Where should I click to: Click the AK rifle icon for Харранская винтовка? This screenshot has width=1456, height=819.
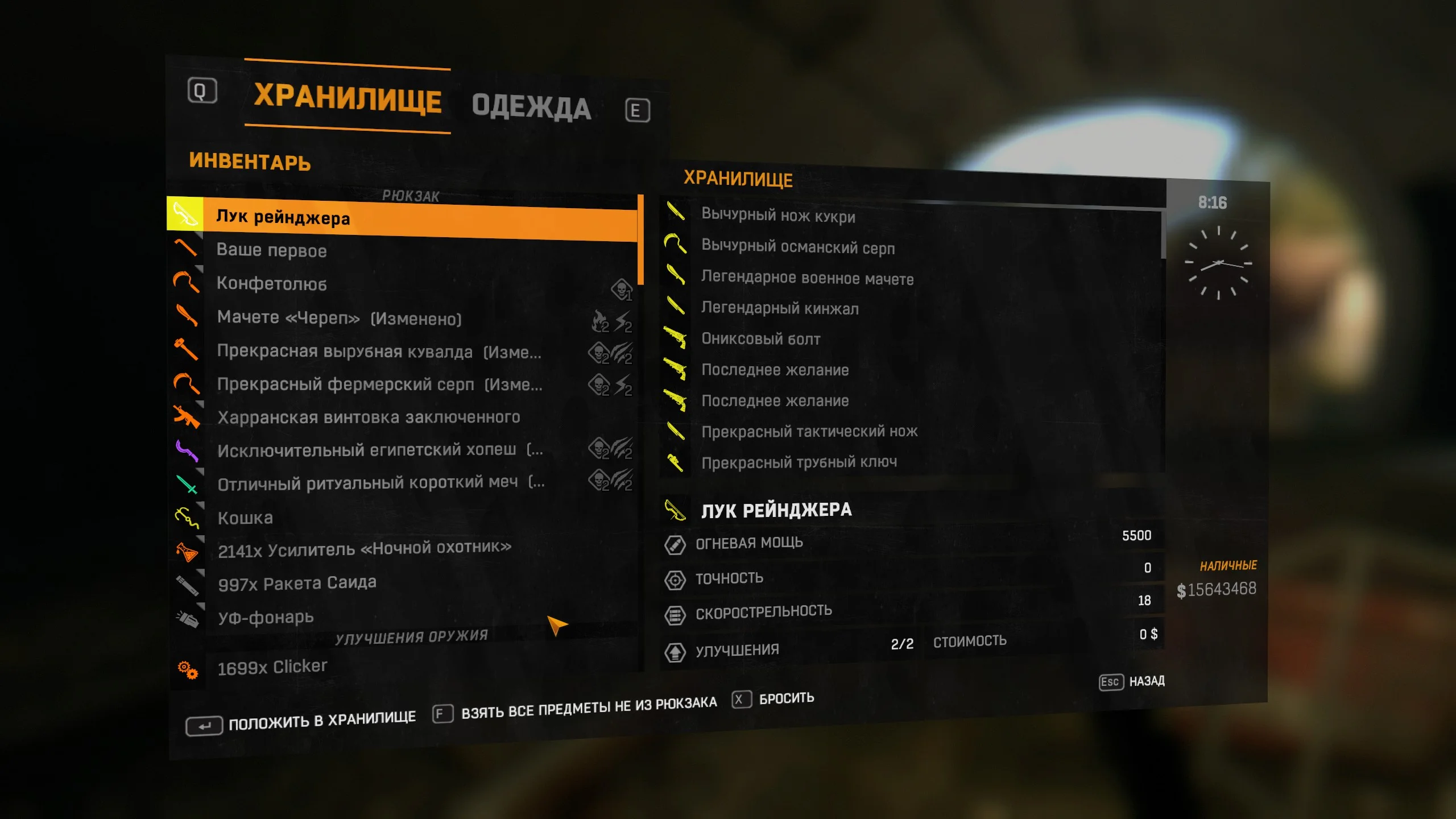pos(186,417)
